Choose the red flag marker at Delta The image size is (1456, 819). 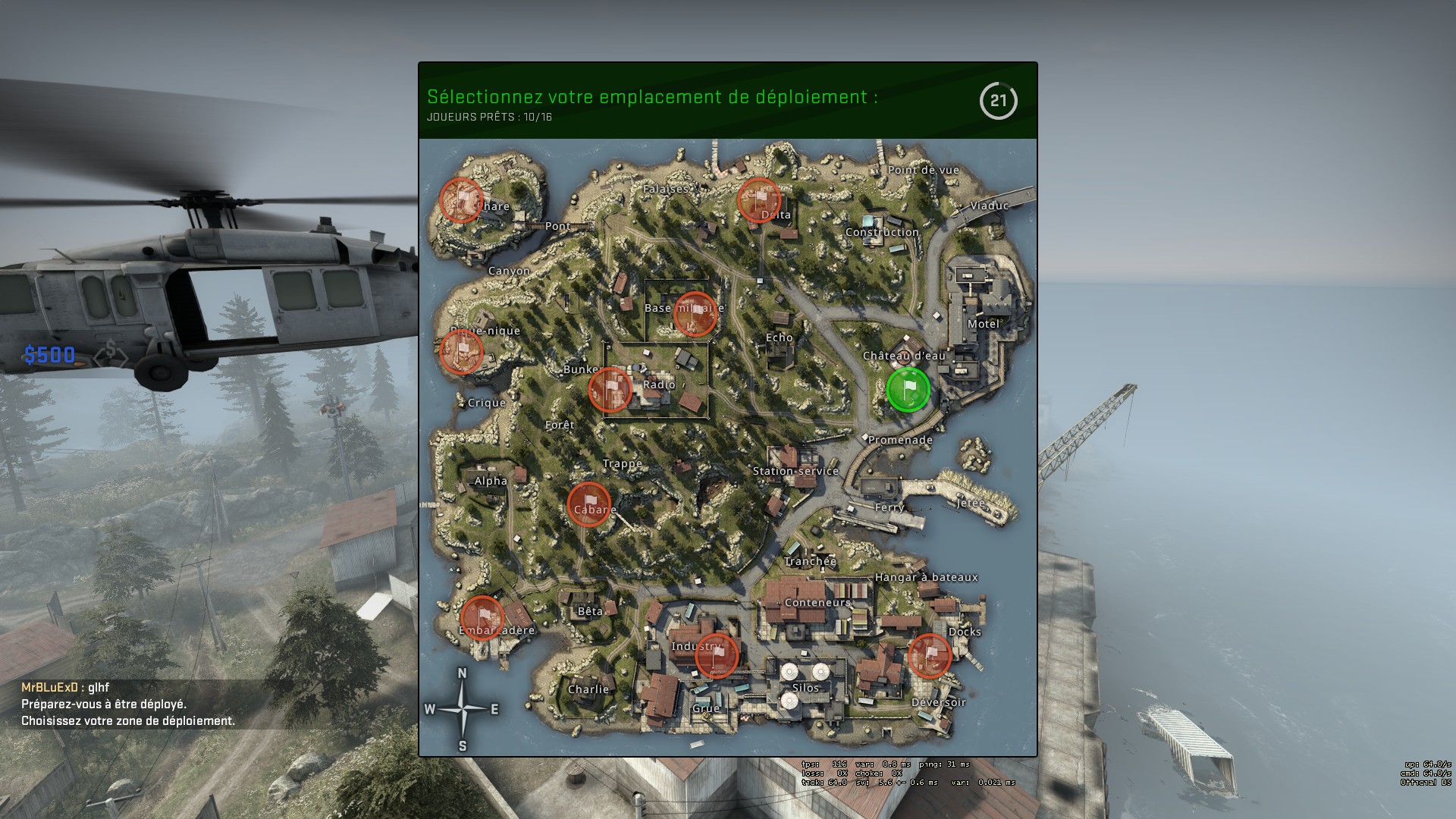759,200
